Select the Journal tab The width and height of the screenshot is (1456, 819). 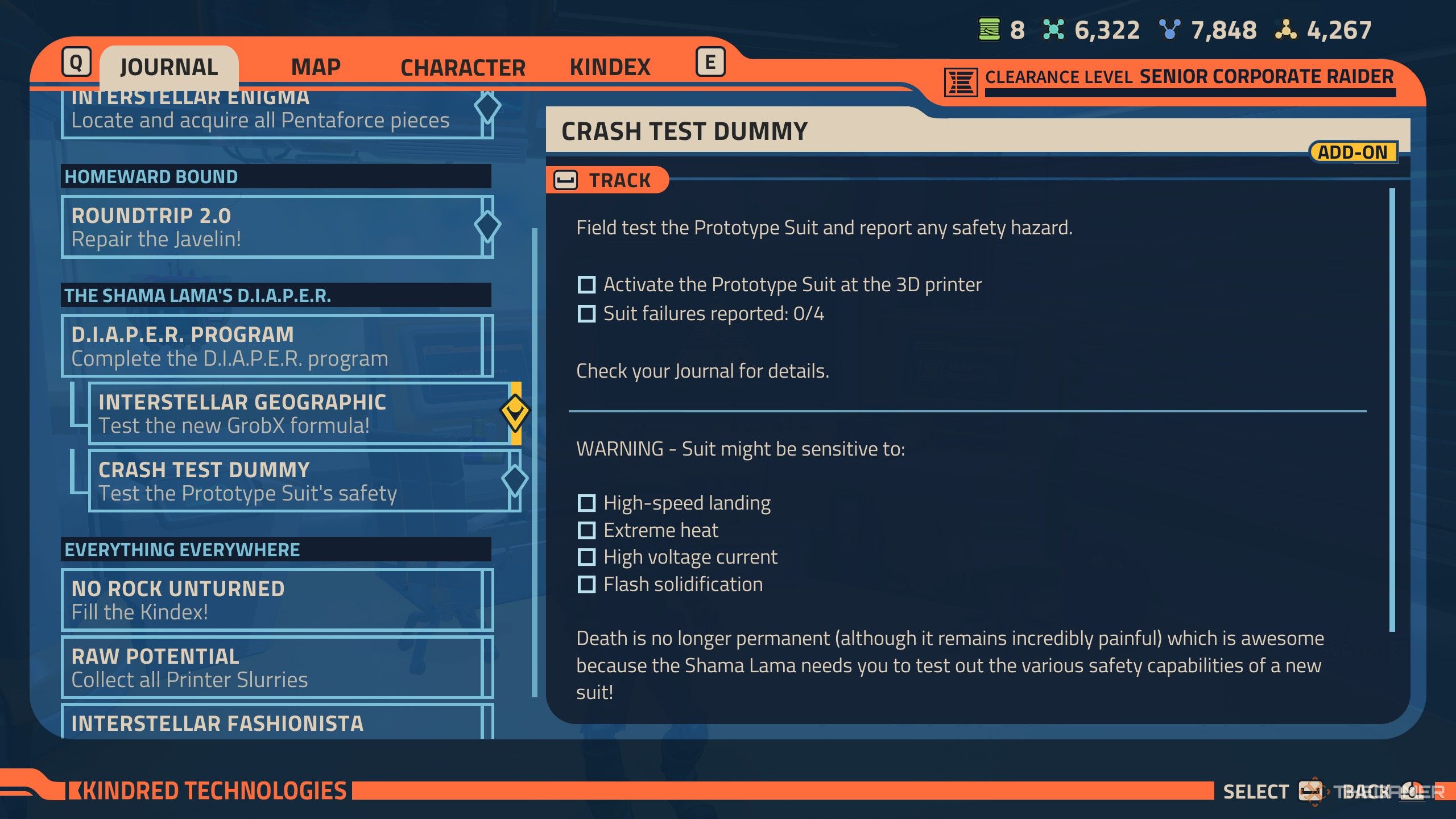(169, 67)
